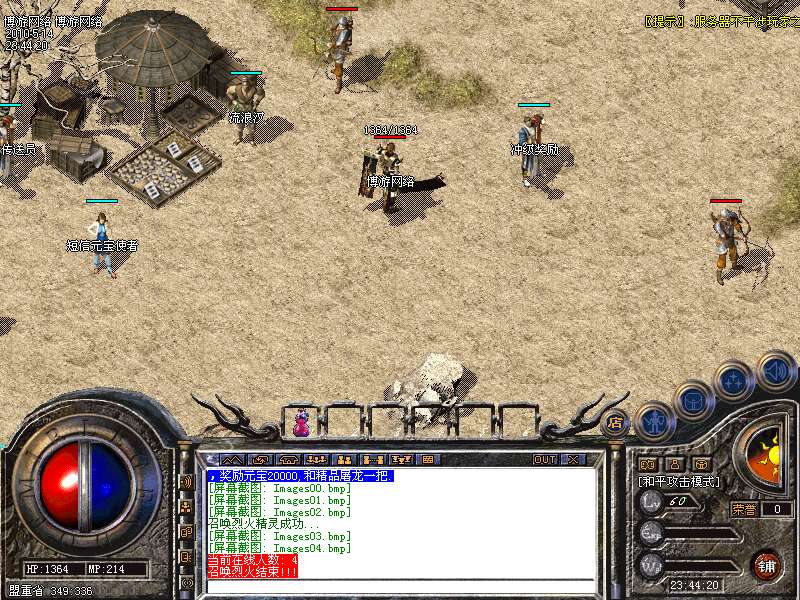The width and height of the screenshot is (800, 600).
Task: Toggle the group chat channel icon
Action: tap(186, 506)
